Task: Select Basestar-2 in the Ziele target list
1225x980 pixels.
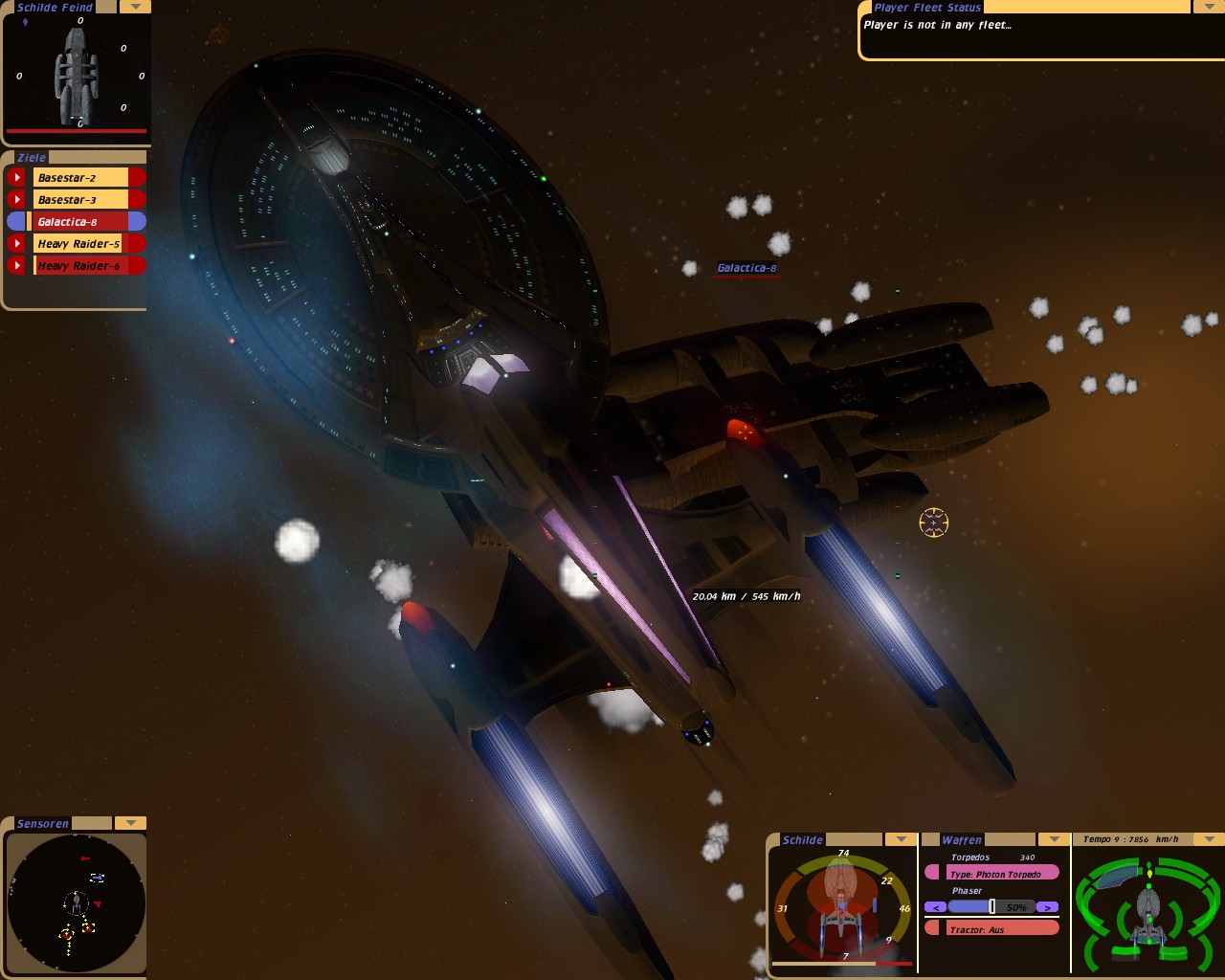Action: point(80,177)
